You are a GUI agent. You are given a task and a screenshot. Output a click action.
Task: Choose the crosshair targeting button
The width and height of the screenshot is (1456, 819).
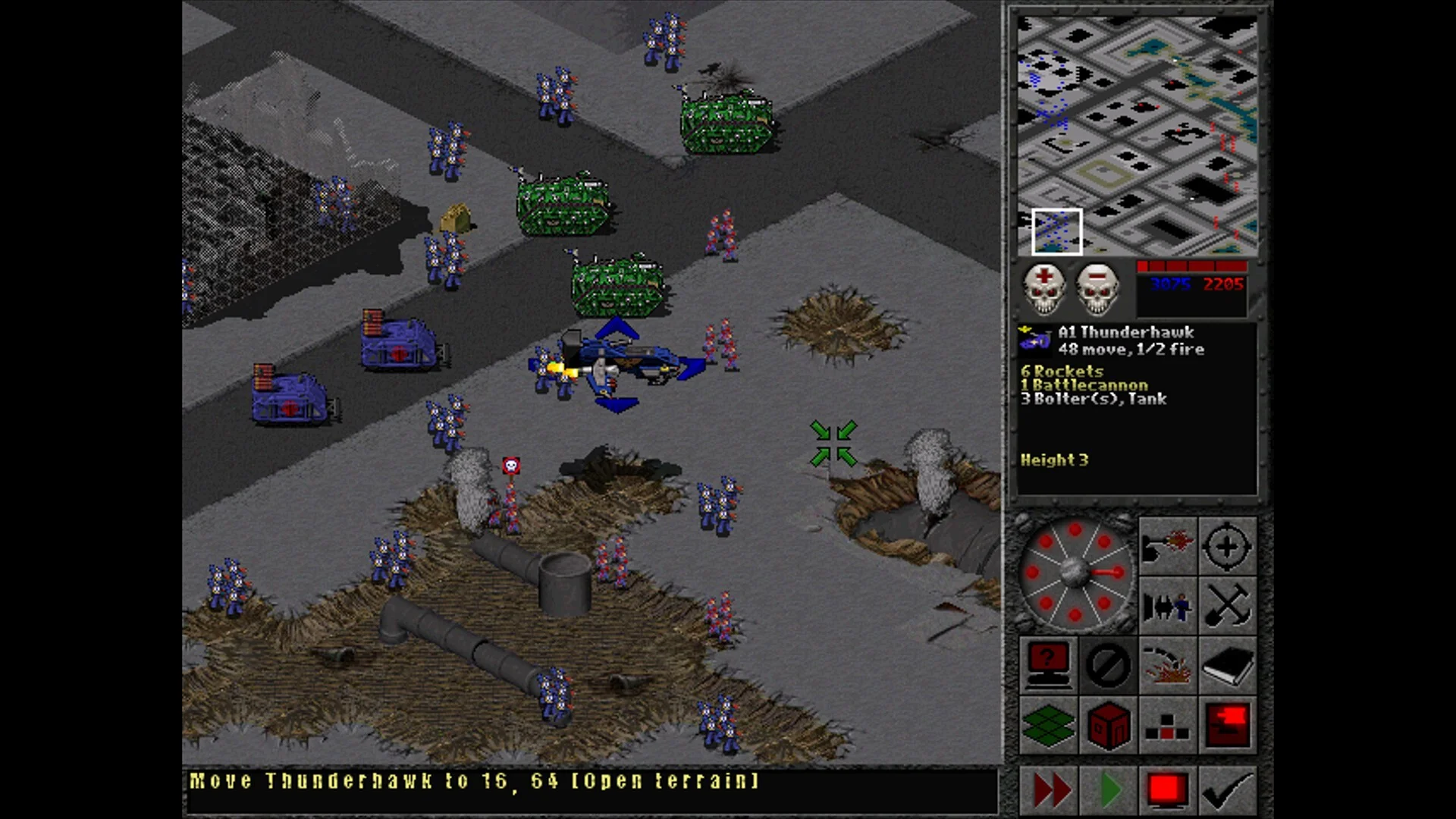[x=1227, y=546]
